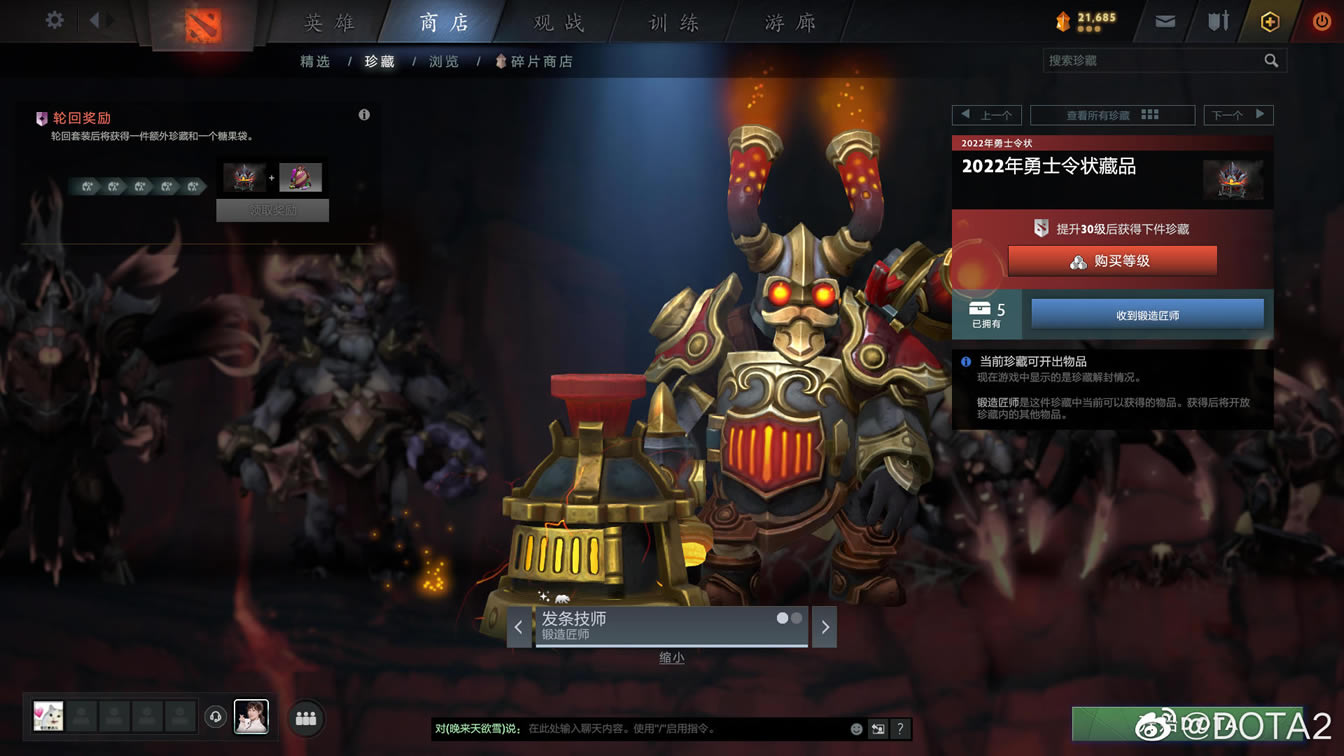1344x756 pixels.
Task: Click the Dota 2 logo at top
Action: (x=203, y=20)
